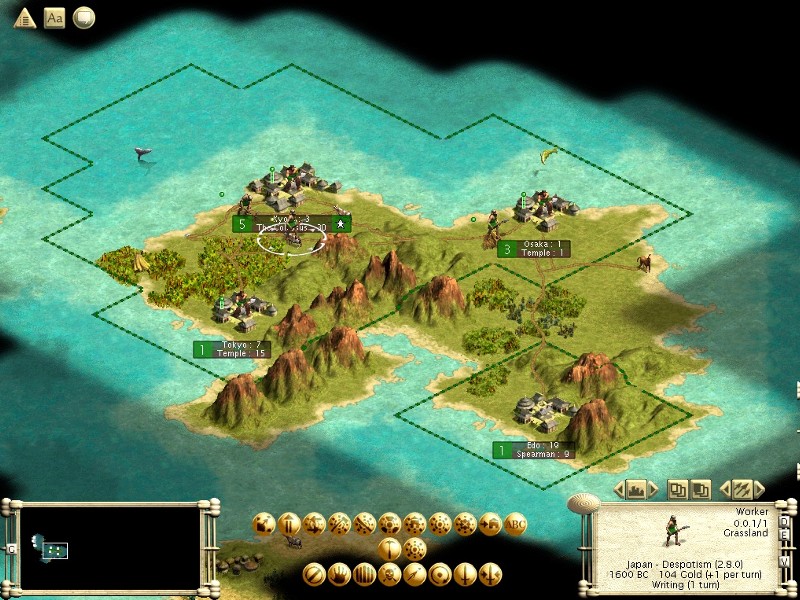Screen dimensions: 800x600
Task: Open the Civilopedia "Aa" book
Action: 54,18
